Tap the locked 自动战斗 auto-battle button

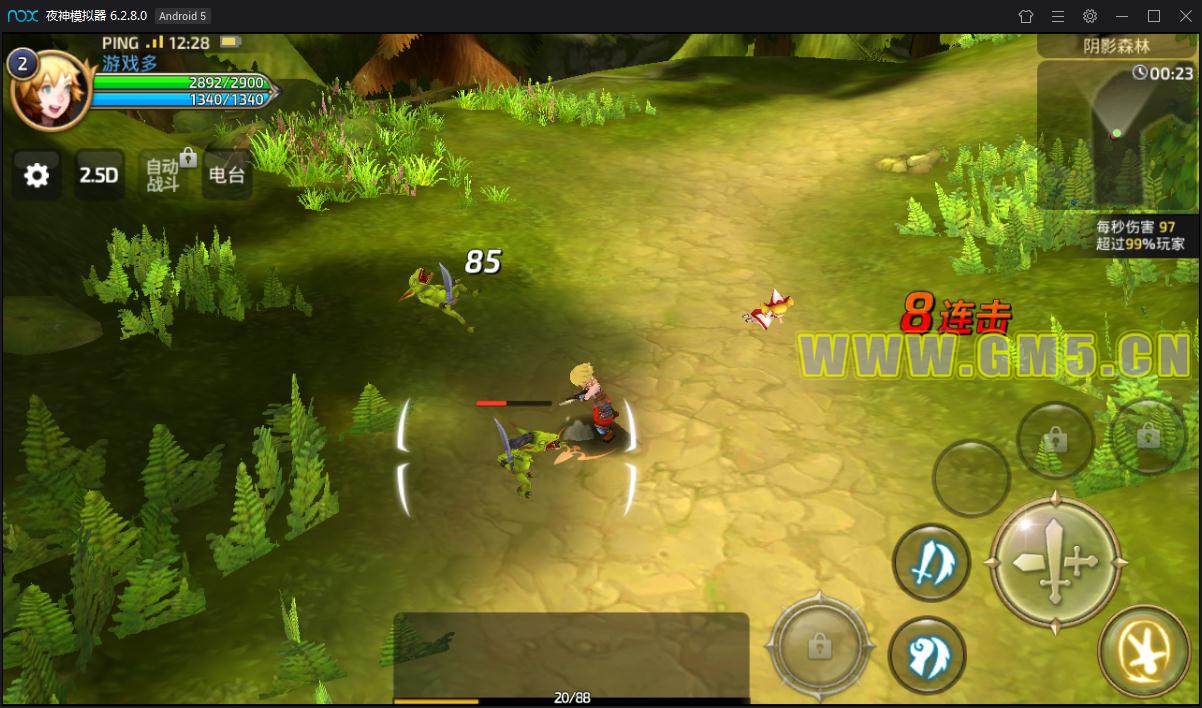click(x=163, y=176)
